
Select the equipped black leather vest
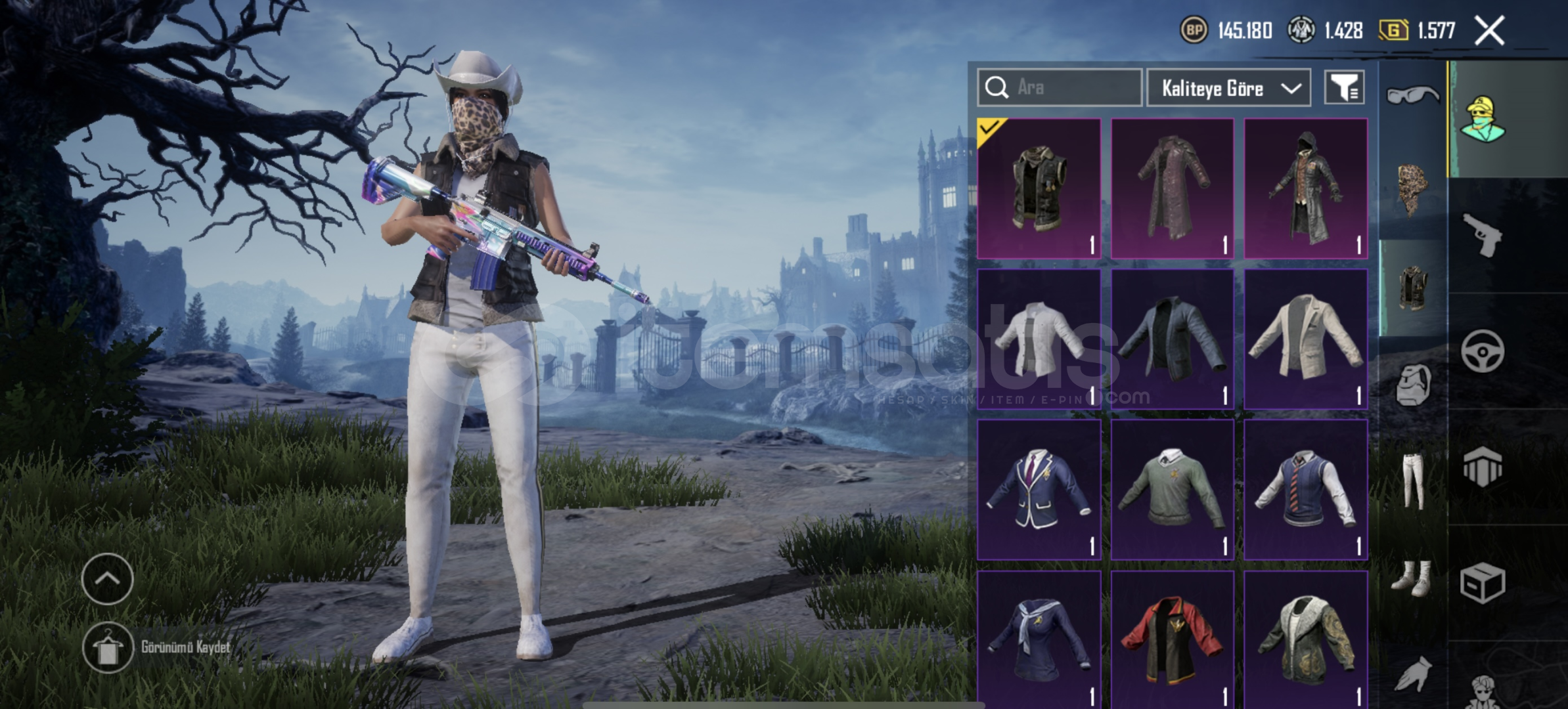coord(1039,188)
